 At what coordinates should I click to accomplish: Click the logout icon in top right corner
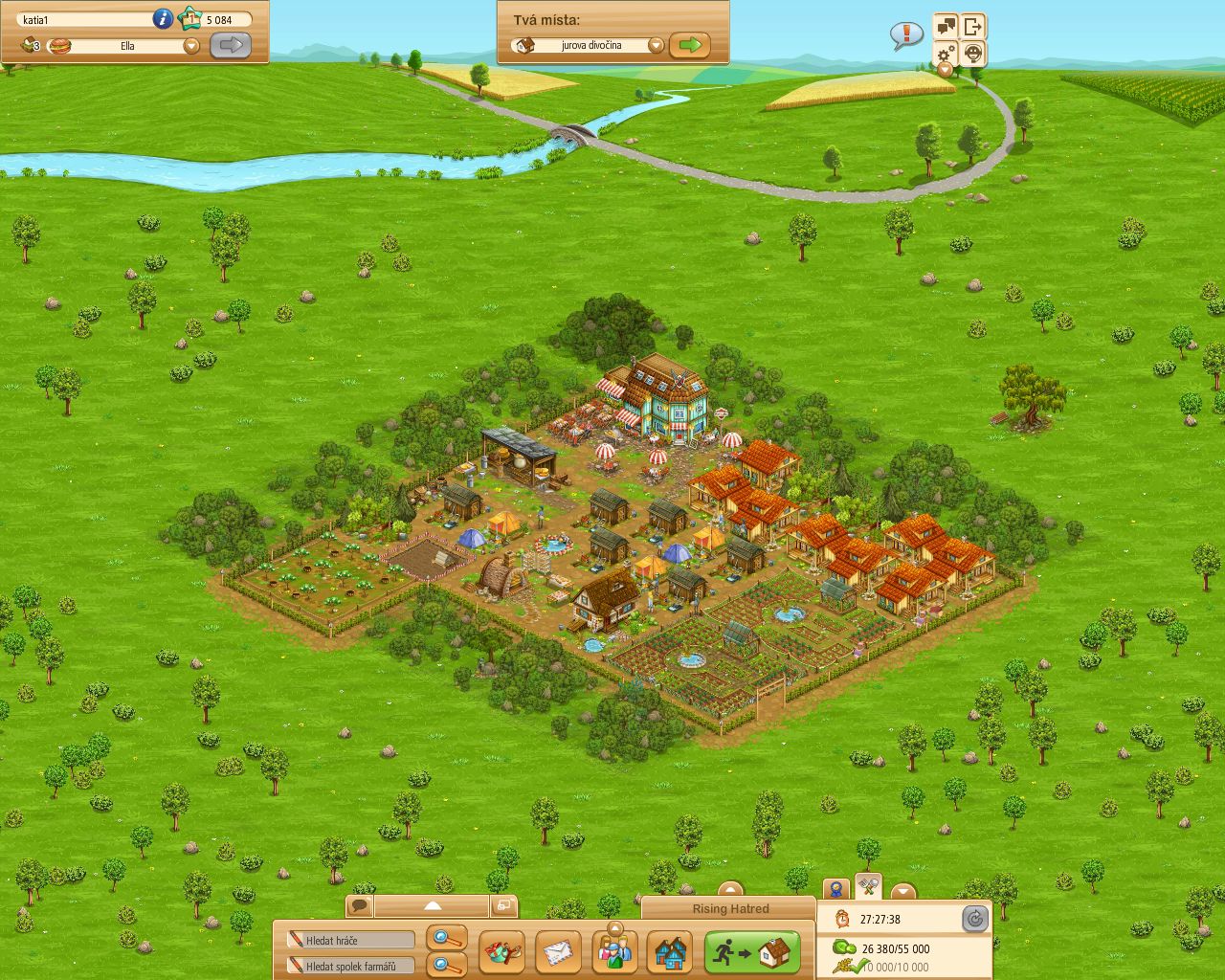[x=972, y=26]
